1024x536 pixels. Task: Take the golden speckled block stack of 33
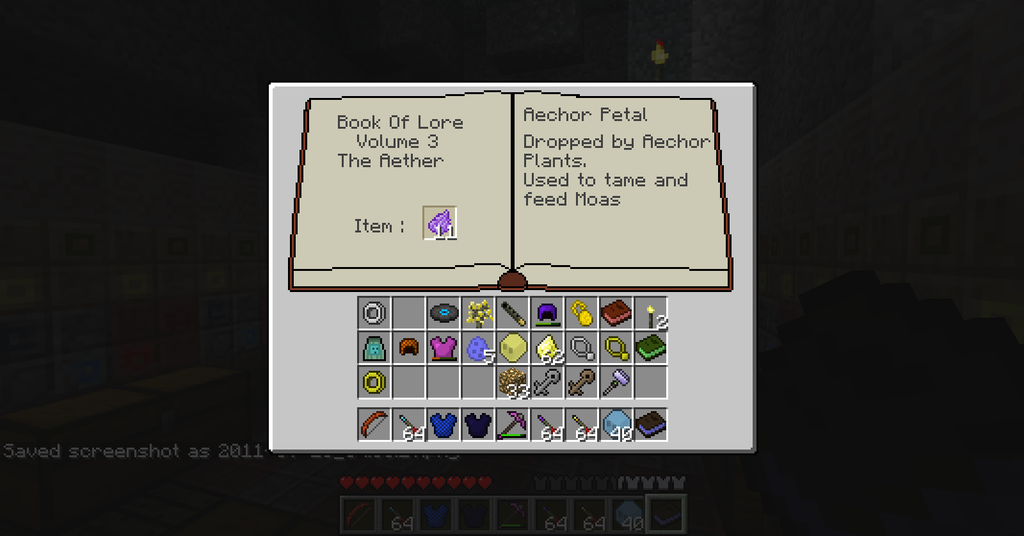tap(513, 382)
